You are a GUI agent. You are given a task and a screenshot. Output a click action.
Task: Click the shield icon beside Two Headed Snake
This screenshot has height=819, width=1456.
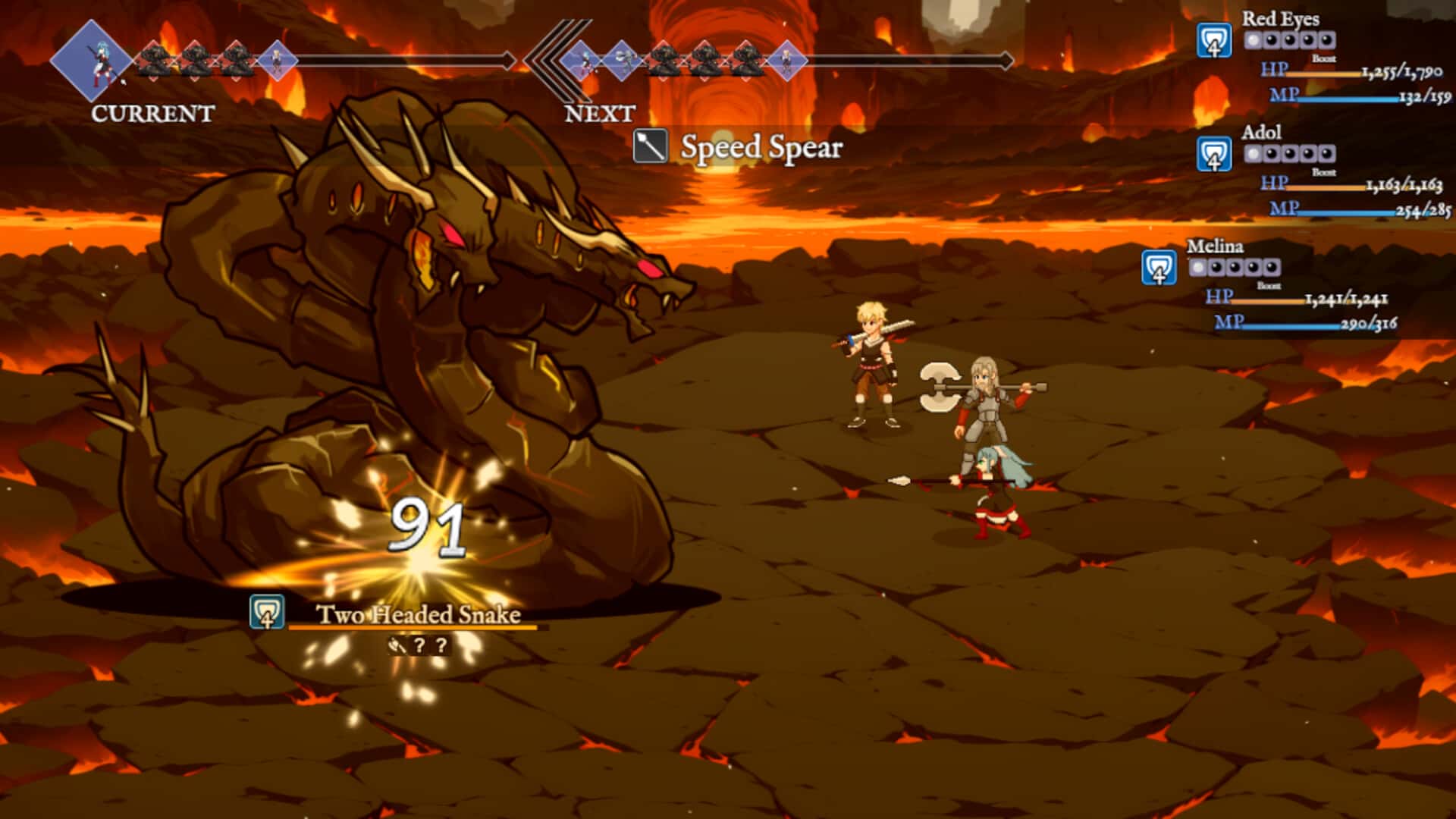point(267,613)
